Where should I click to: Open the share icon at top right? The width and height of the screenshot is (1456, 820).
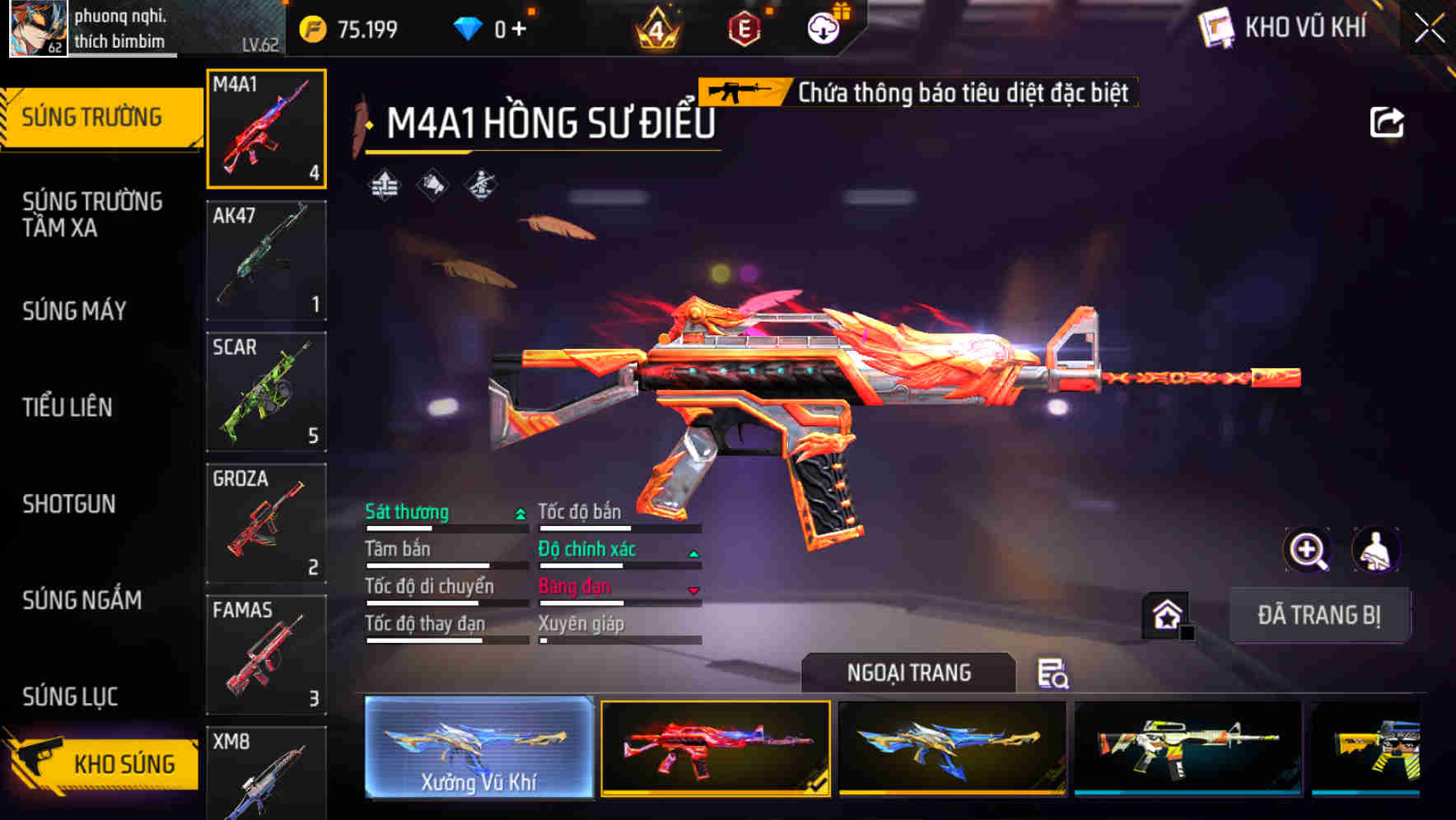[x=1388, y=121]
